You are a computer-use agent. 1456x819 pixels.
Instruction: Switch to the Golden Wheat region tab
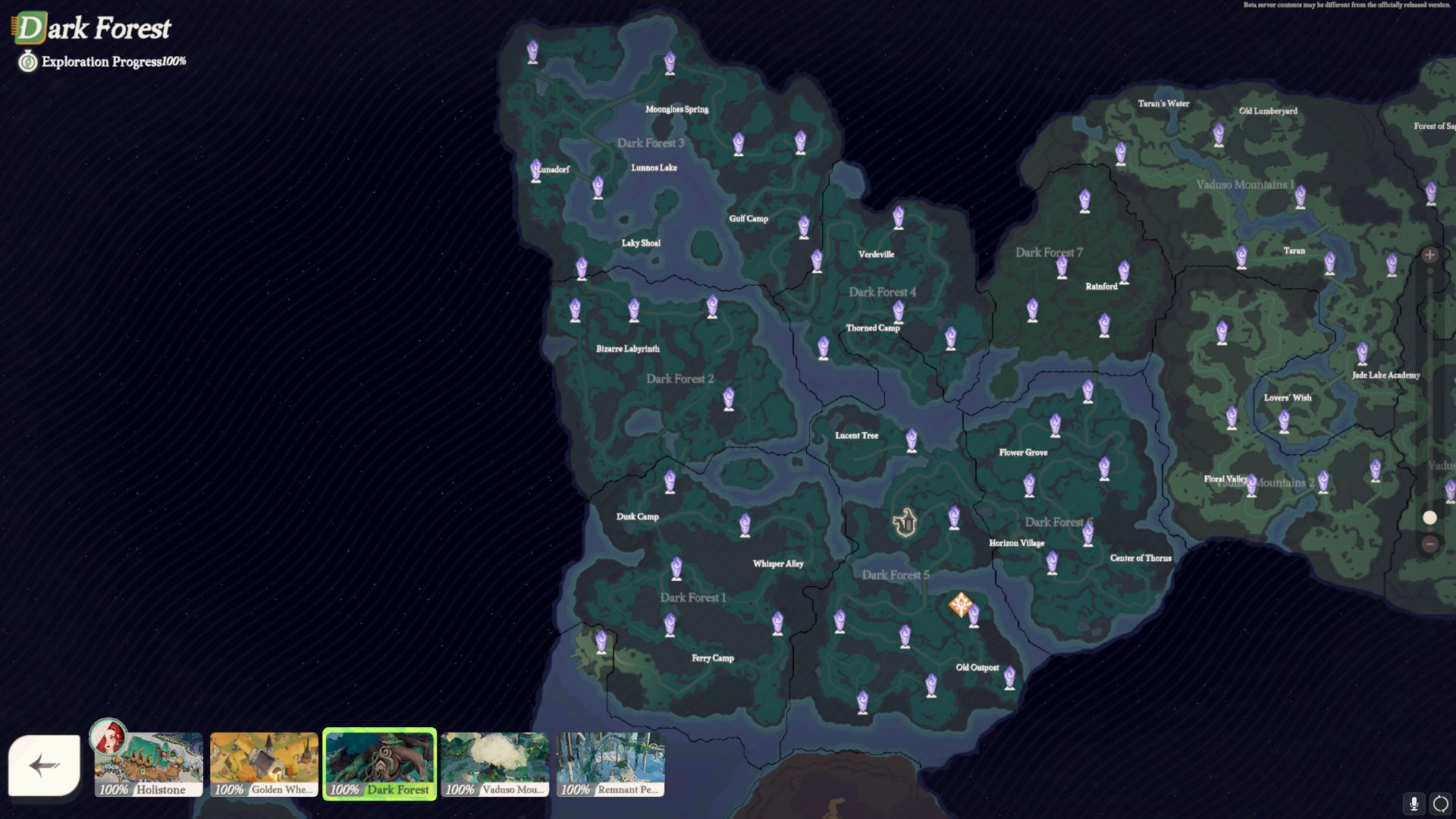click(x=264, y=764)
